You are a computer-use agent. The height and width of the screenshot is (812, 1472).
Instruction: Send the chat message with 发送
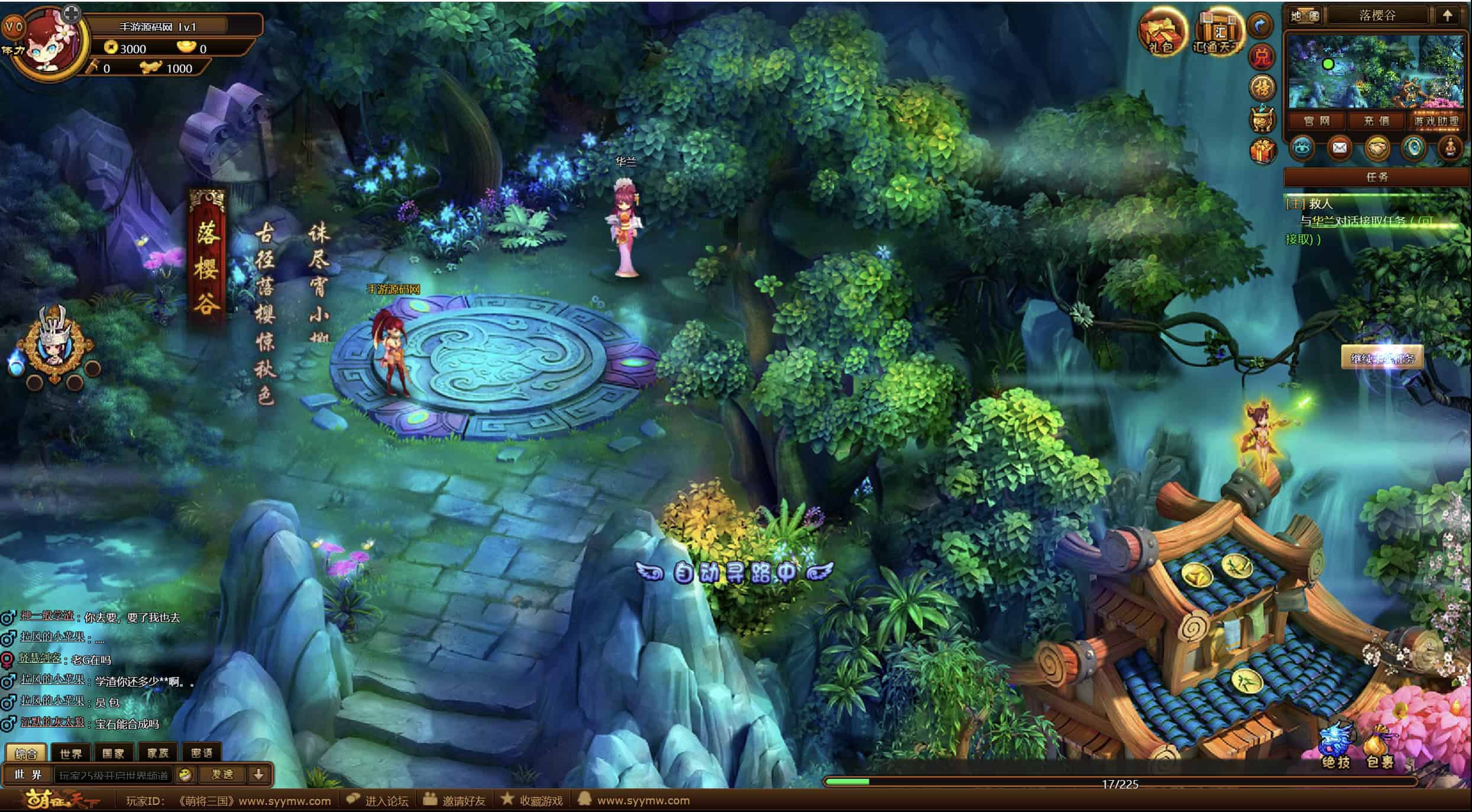[x=222, y=774]
